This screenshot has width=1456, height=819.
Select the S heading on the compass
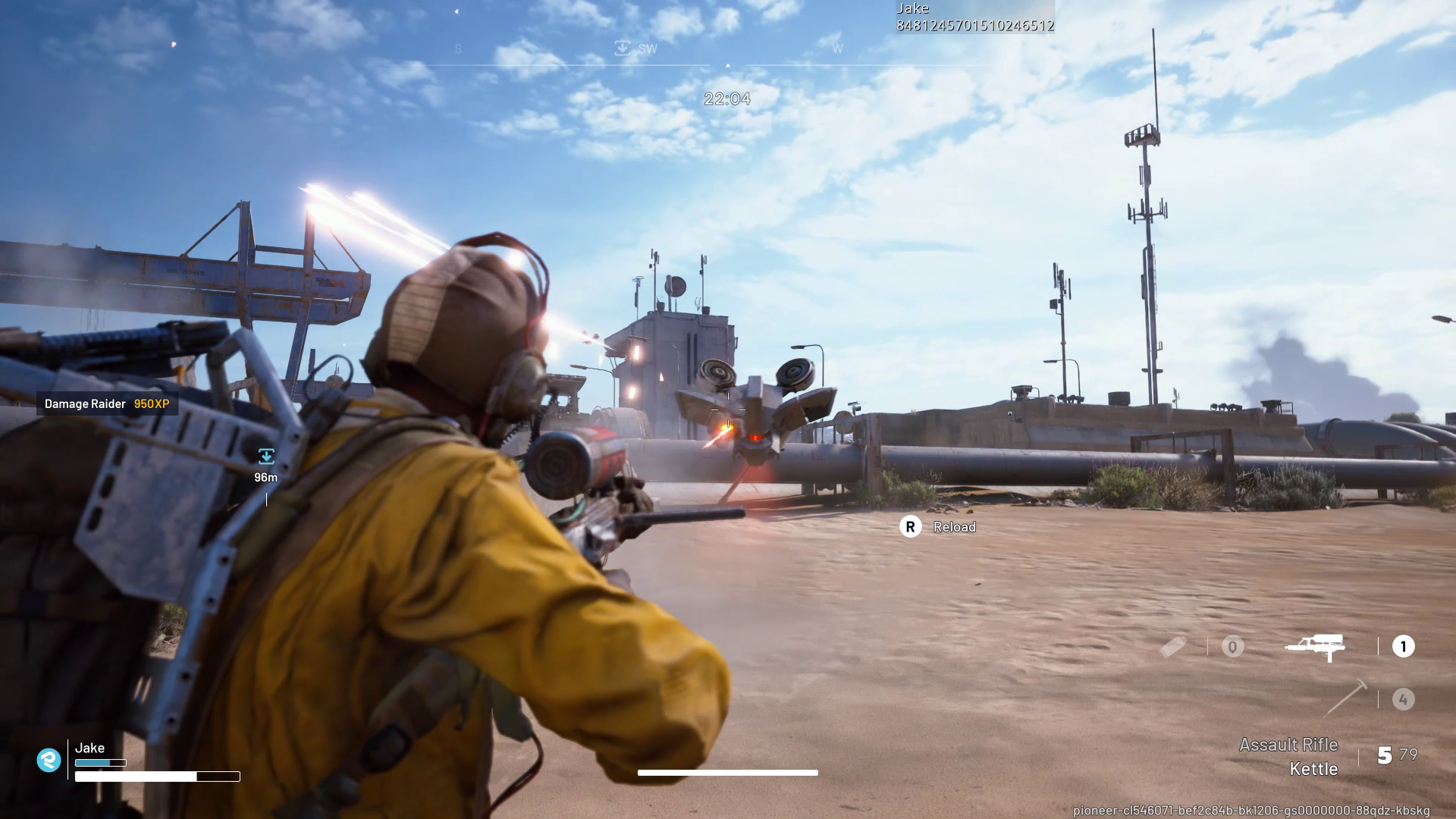click(x=457, y=48)
